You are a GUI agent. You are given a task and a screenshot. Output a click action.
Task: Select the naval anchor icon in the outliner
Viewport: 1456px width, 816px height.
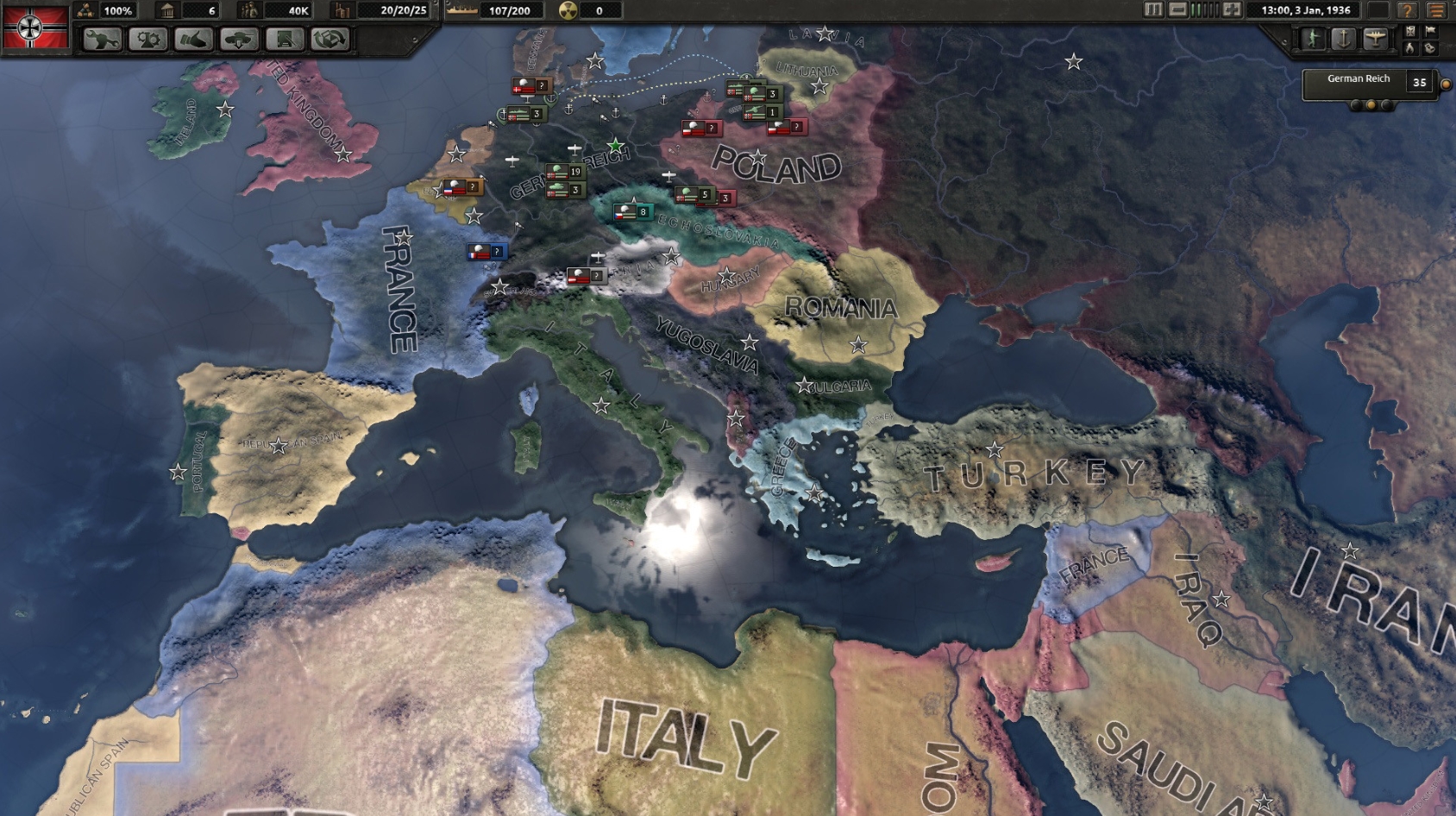pyautogui.click(x=1344, y=36)
